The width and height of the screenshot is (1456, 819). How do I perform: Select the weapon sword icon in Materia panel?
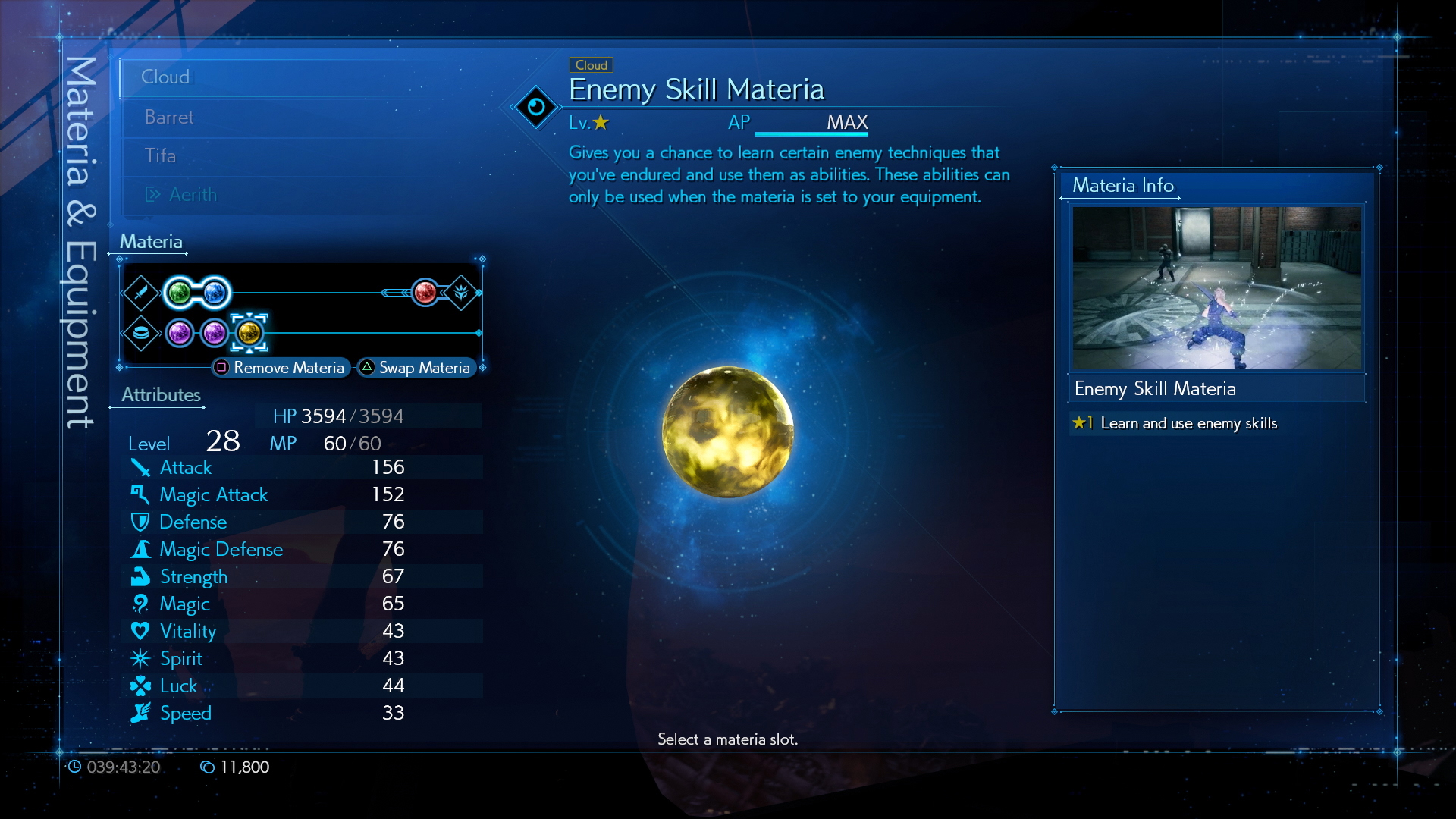[142, 292]
